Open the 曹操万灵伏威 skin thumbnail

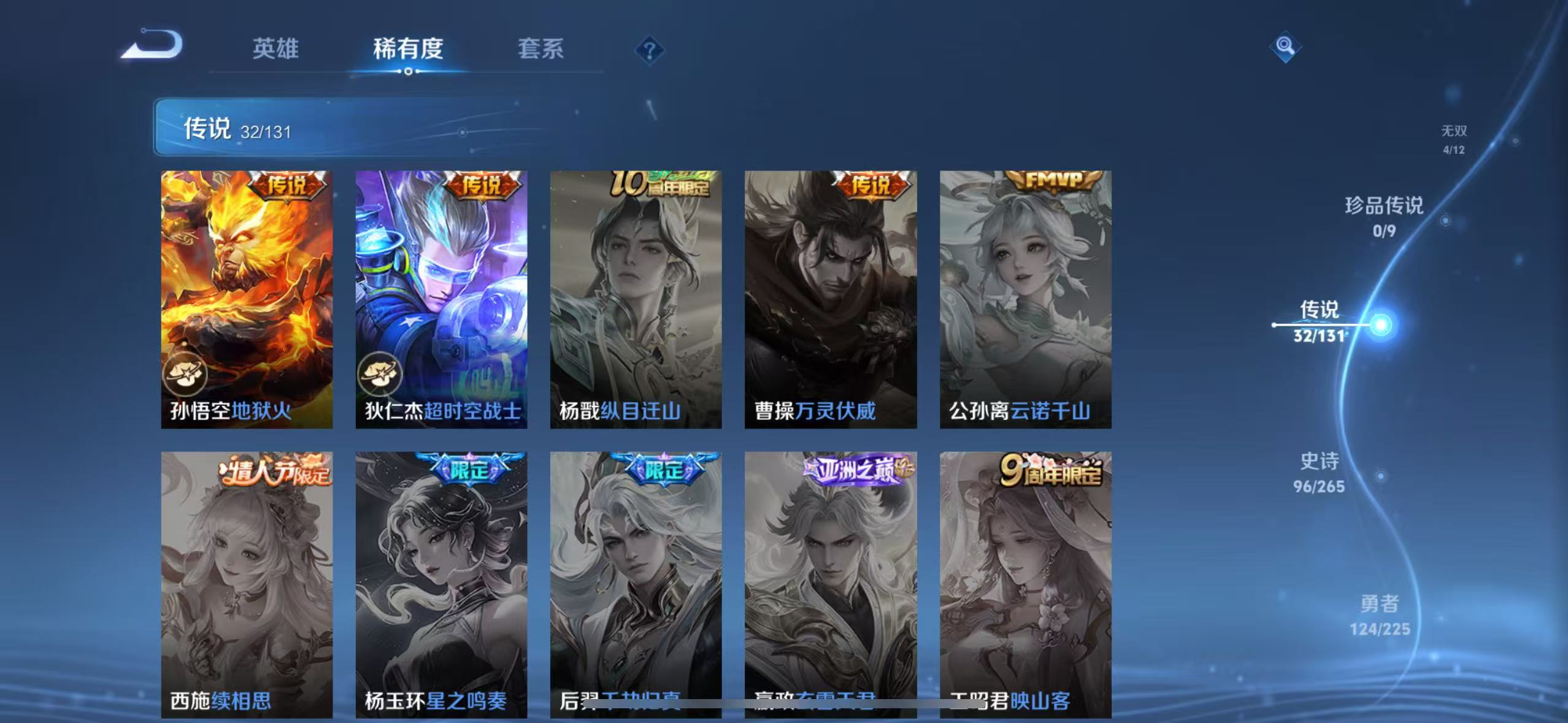pyautogui.click(x=829, y=294)
